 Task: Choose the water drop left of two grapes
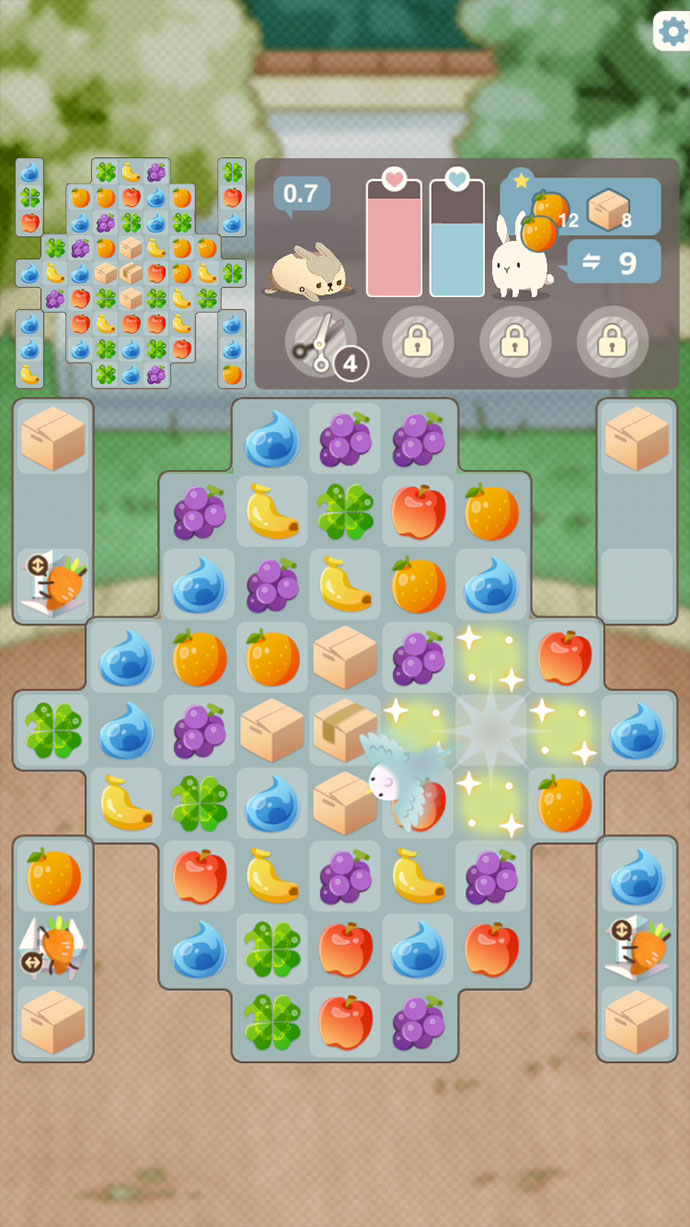point(272,438)
